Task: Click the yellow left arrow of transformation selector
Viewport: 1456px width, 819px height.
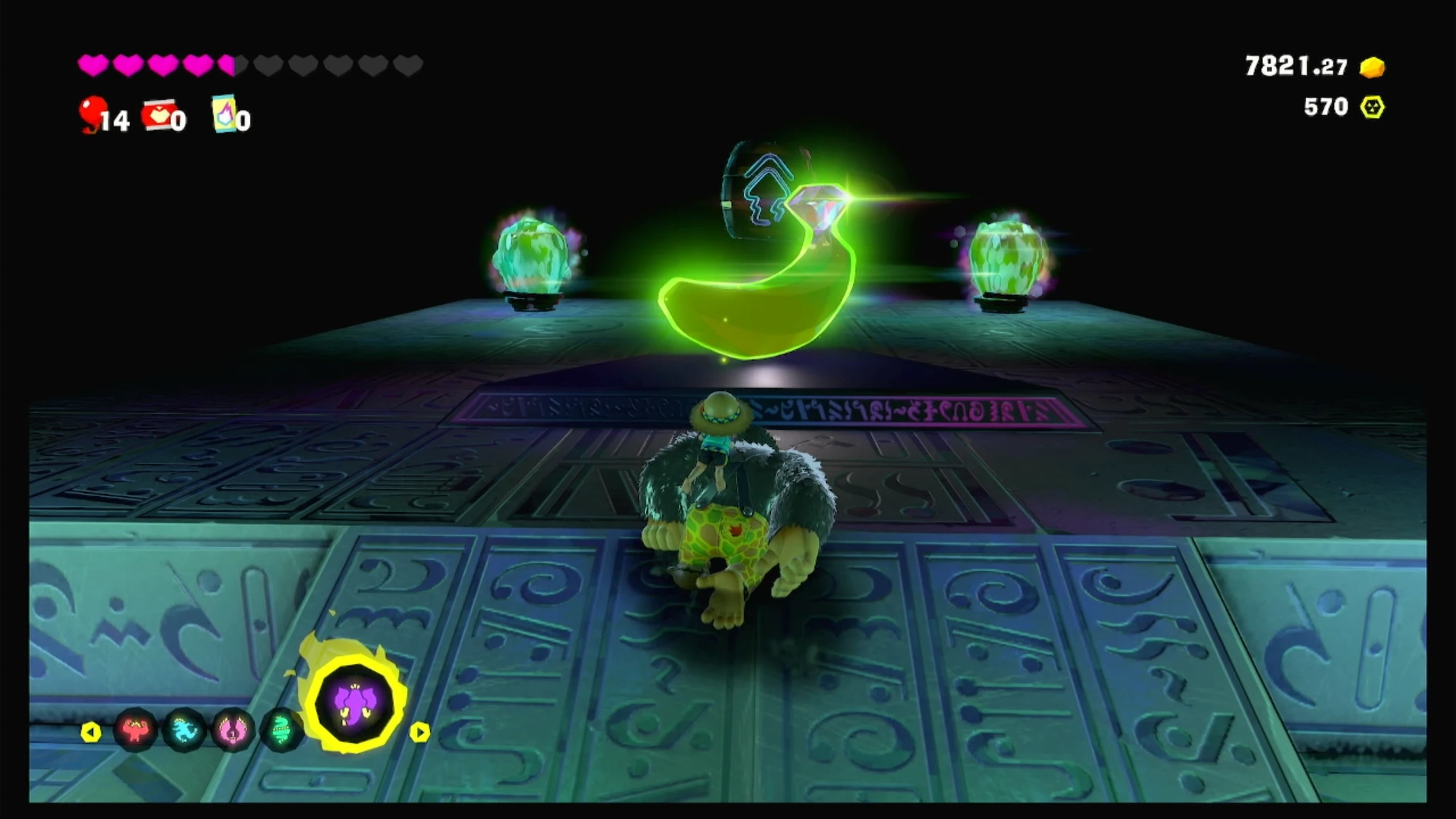Action: click(x=91, y=732)
